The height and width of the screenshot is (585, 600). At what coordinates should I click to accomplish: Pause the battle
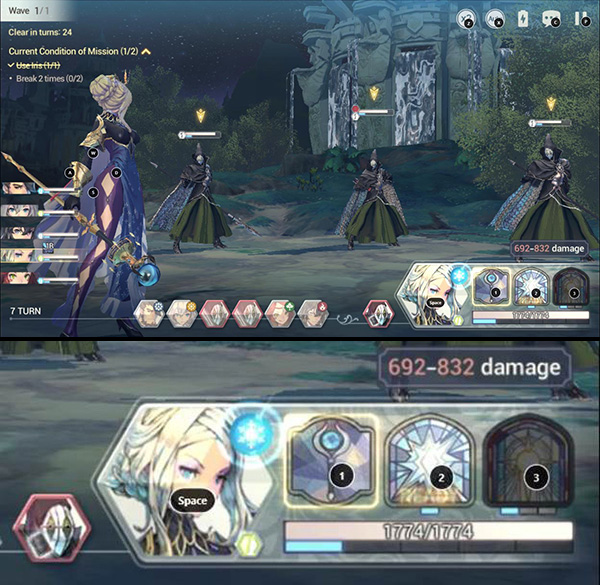577,18
